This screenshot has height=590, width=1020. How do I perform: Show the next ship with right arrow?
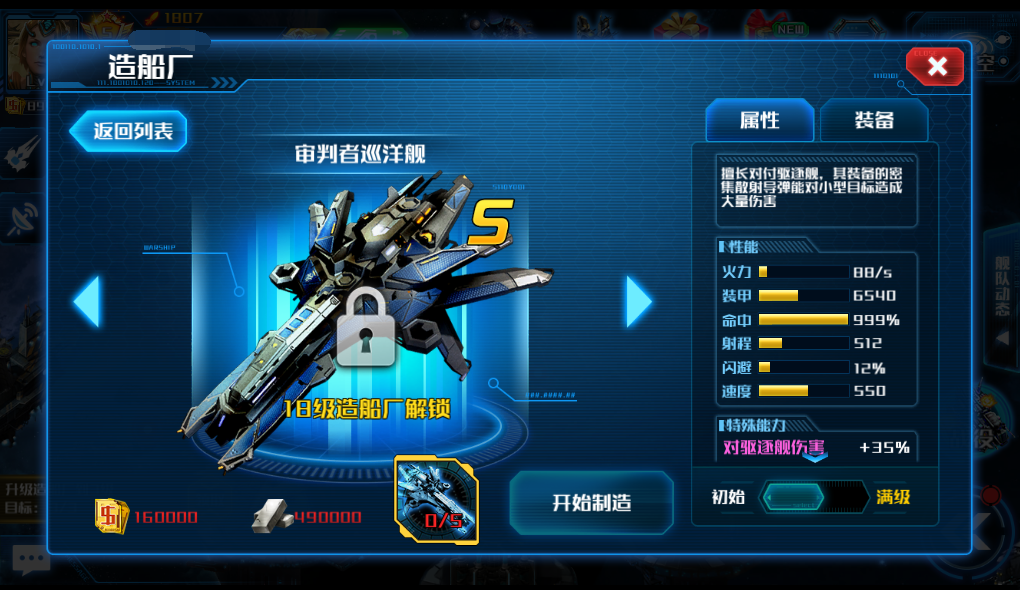[638, 301]
